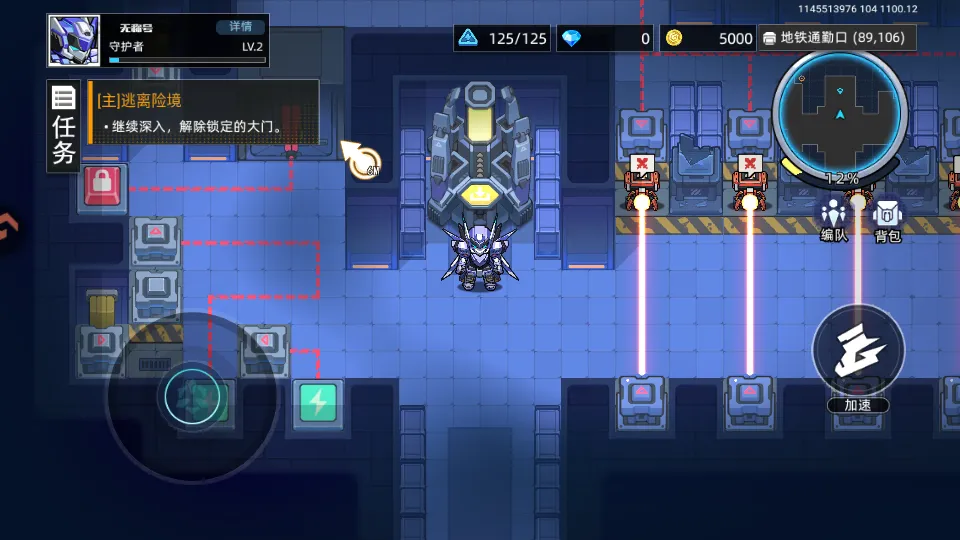The width and height of the screenshot is (960, 540).
Task: Open the circular minimap
Action: (x=839, y=113)
